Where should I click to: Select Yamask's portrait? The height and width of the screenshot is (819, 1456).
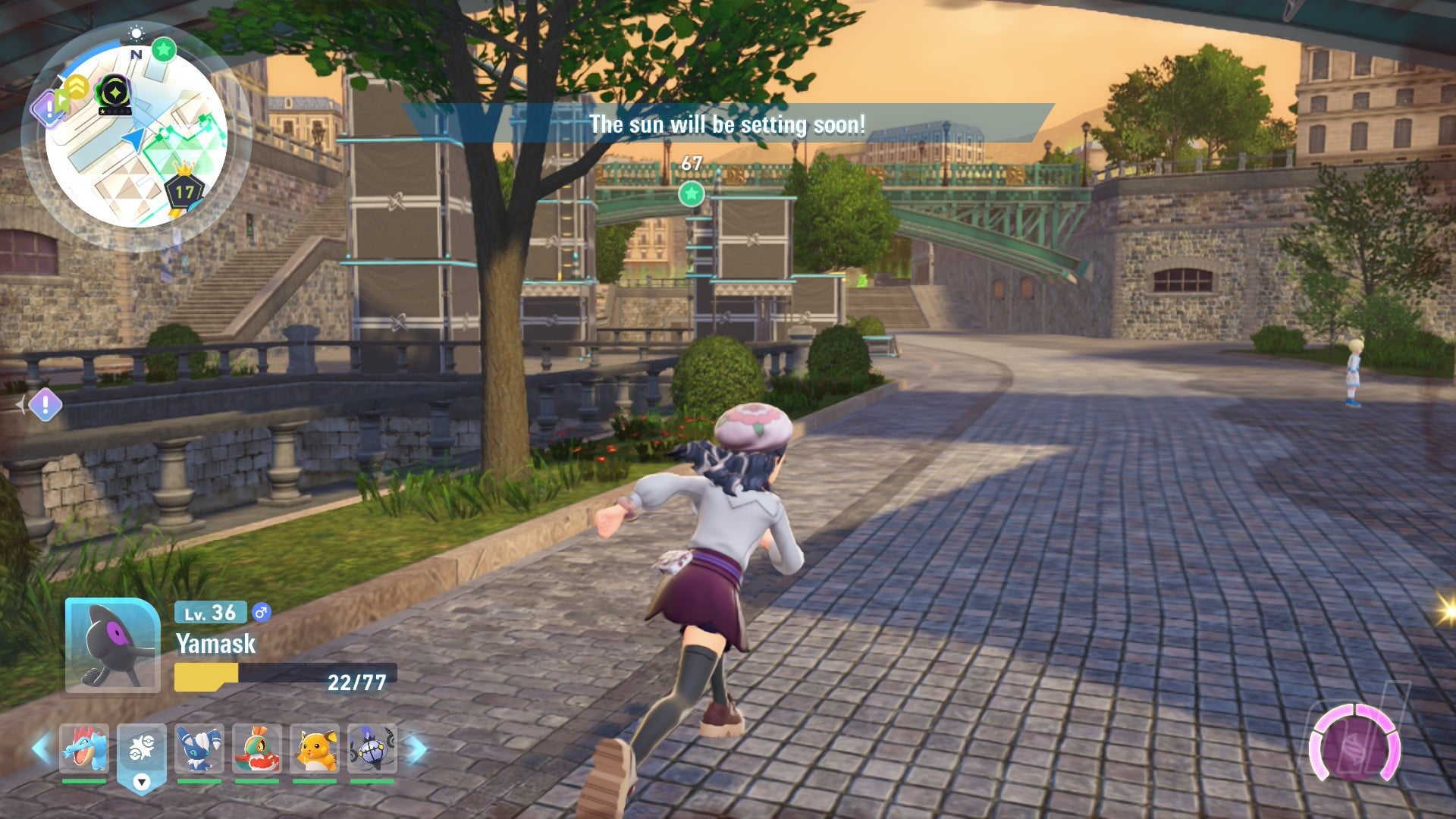coord(113,645)
